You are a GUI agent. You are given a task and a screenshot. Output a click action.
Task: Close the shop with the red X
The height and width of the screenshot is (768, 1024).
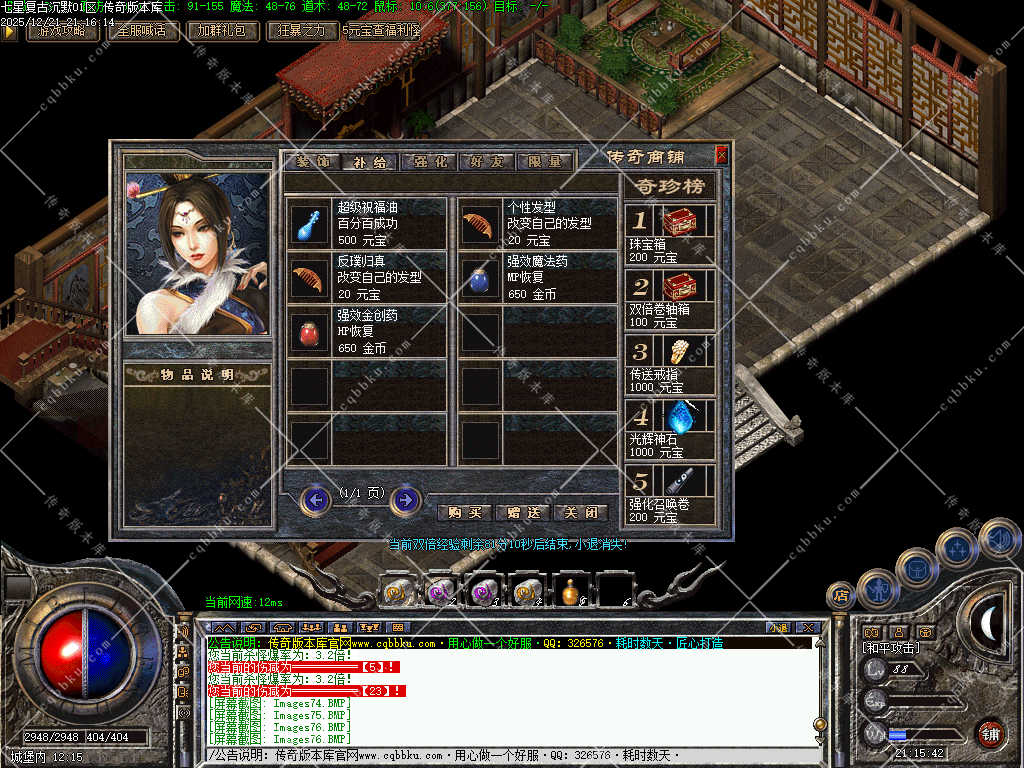click(x=722, y=155)
